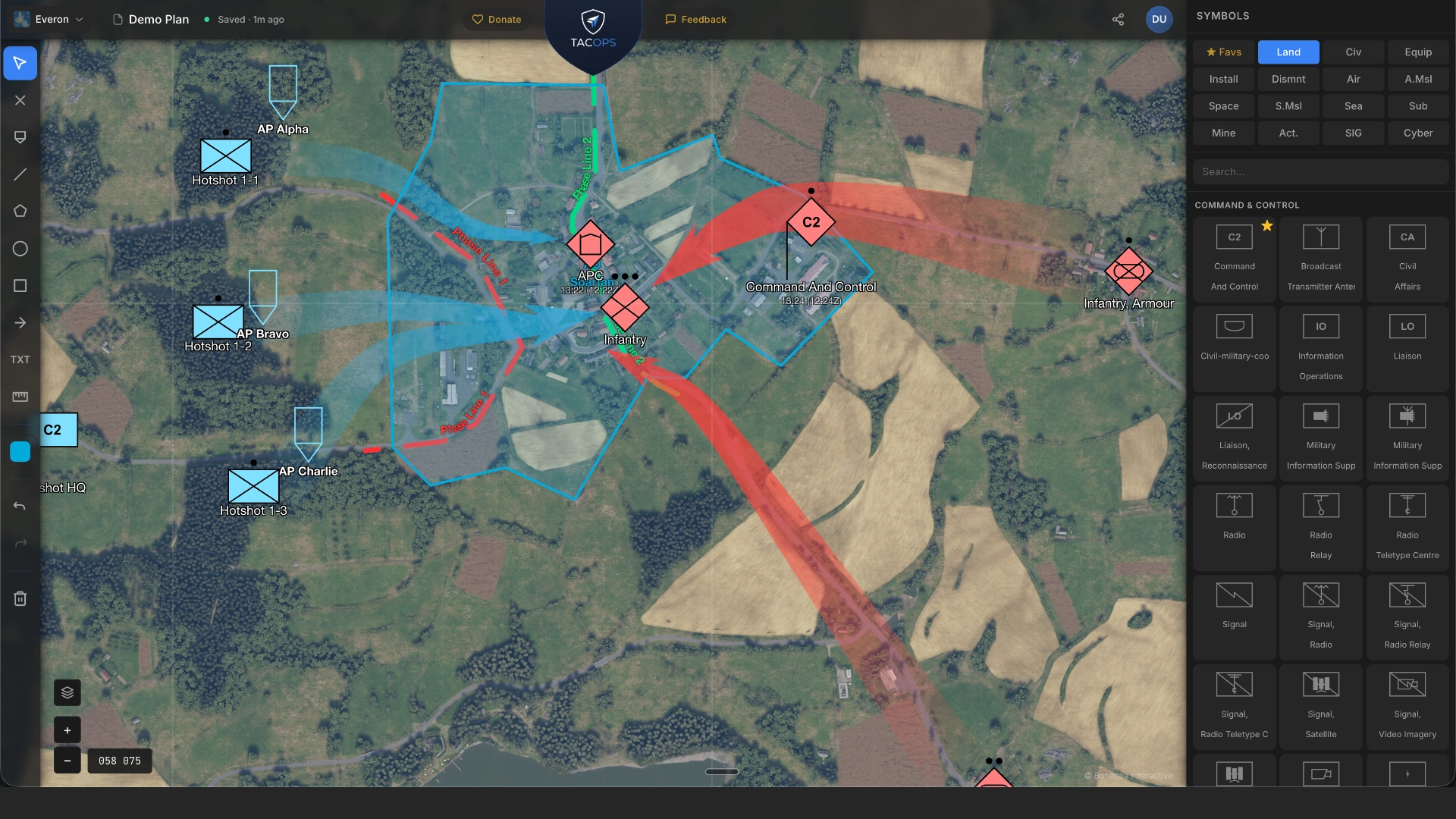This screenshot has height=819, width=1456.
Task: Click the undo arrow icon
Action: (20, 506)
